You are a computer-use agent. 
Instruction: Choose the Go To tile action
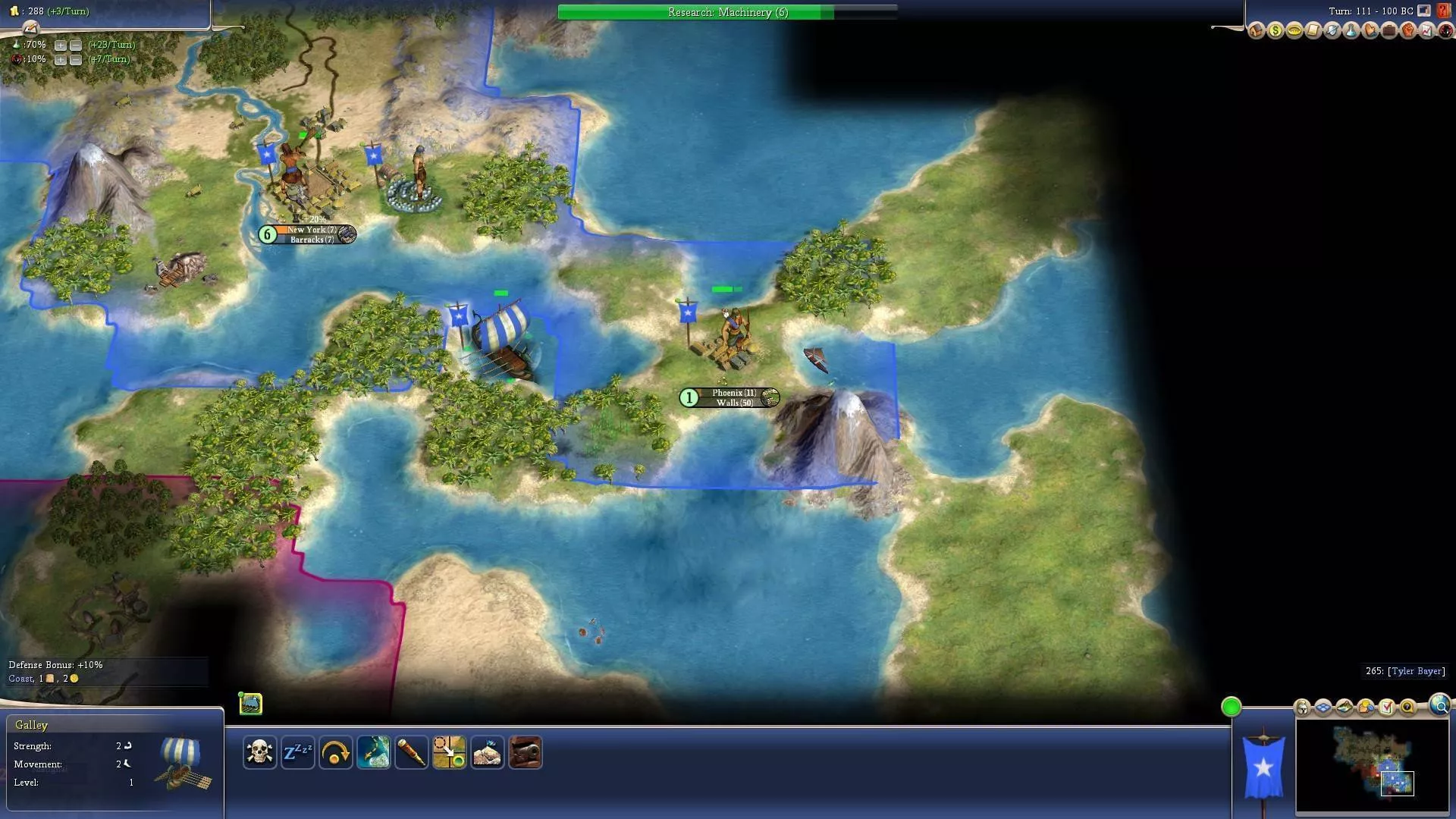click(x=449, y=752)
